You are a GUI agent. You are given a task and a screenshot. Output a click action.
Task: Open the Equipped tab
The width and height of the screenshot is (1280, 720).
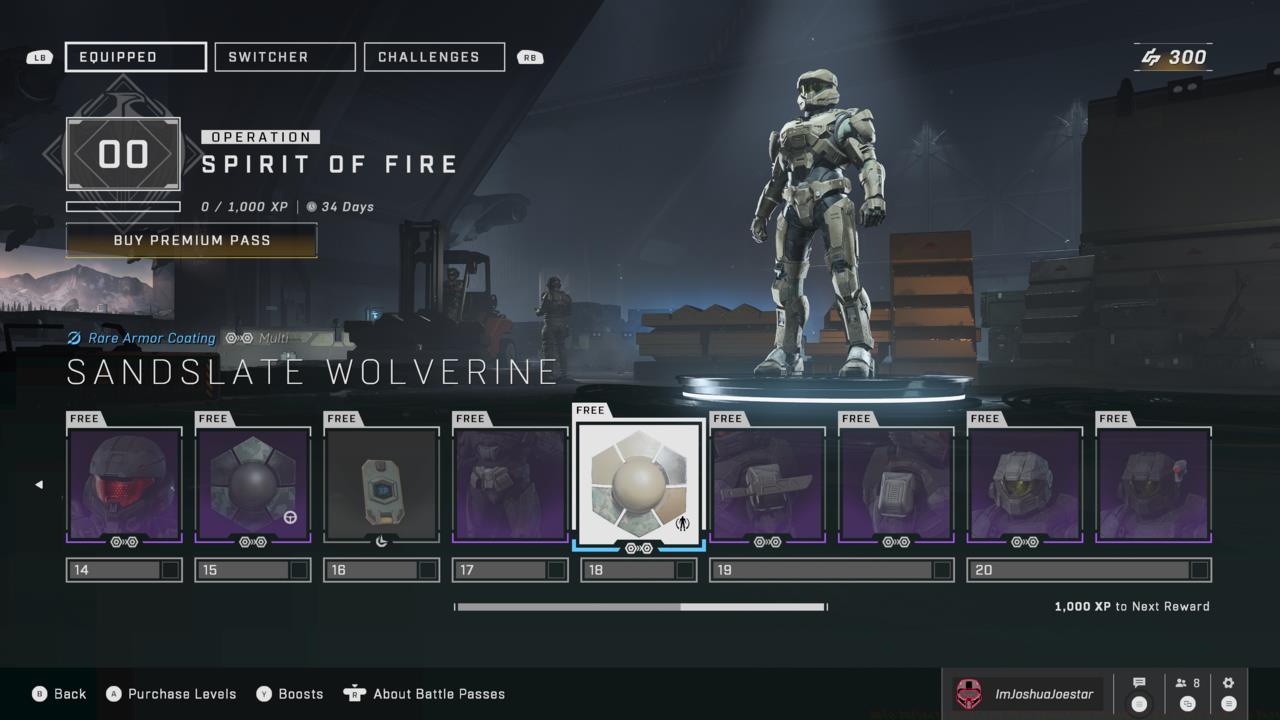pyautogui.click(x=135, y=56)
